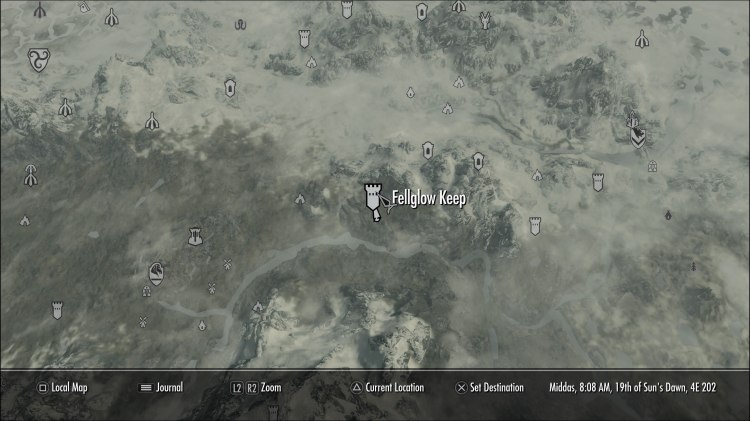This screenshot has width=750, height=421.
Task: Click the Whiterun horse-head shield marker
Action: 157,272
